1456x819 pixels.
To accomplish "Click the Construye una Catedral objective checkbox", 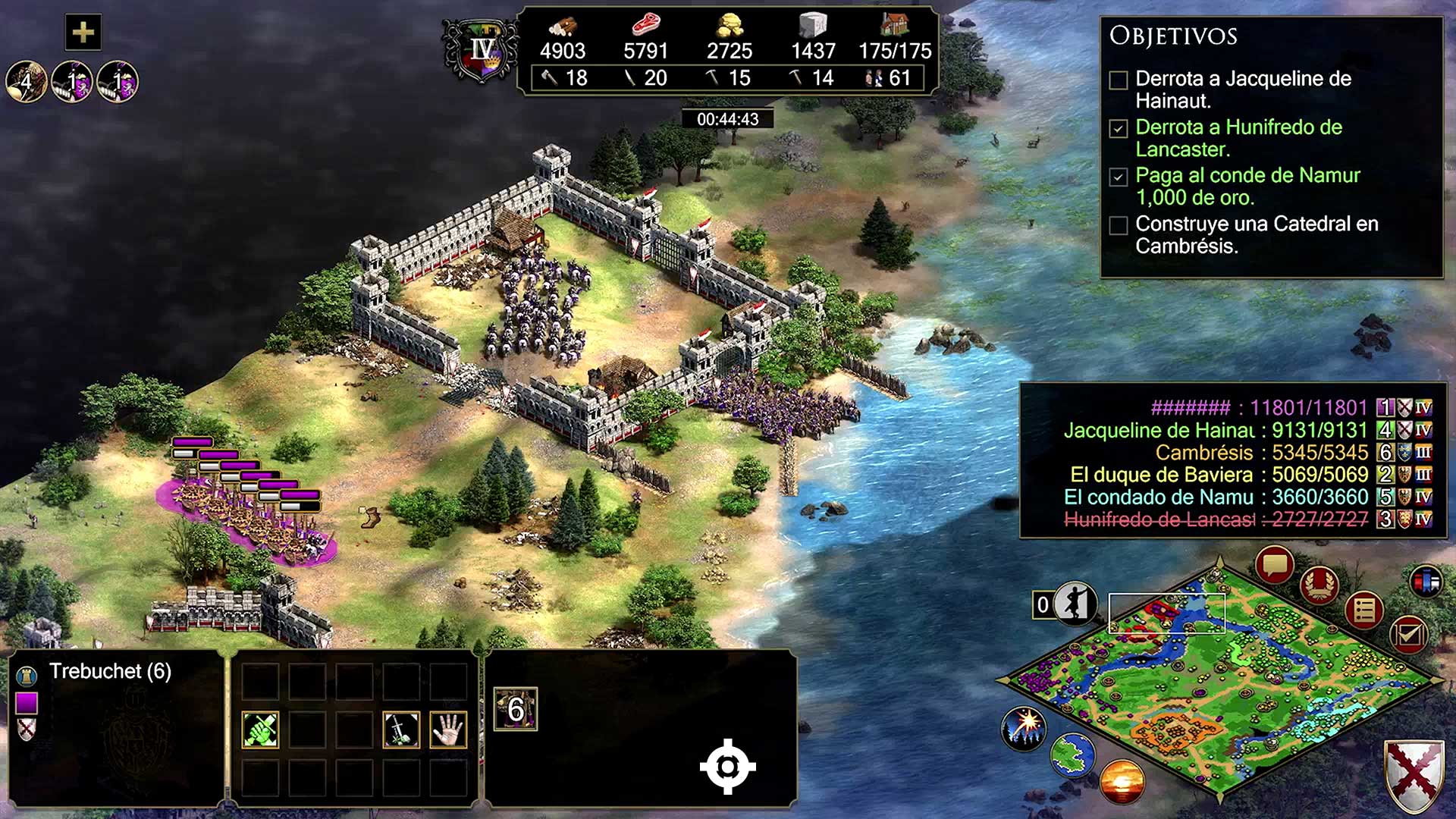I will [1119, 225].
